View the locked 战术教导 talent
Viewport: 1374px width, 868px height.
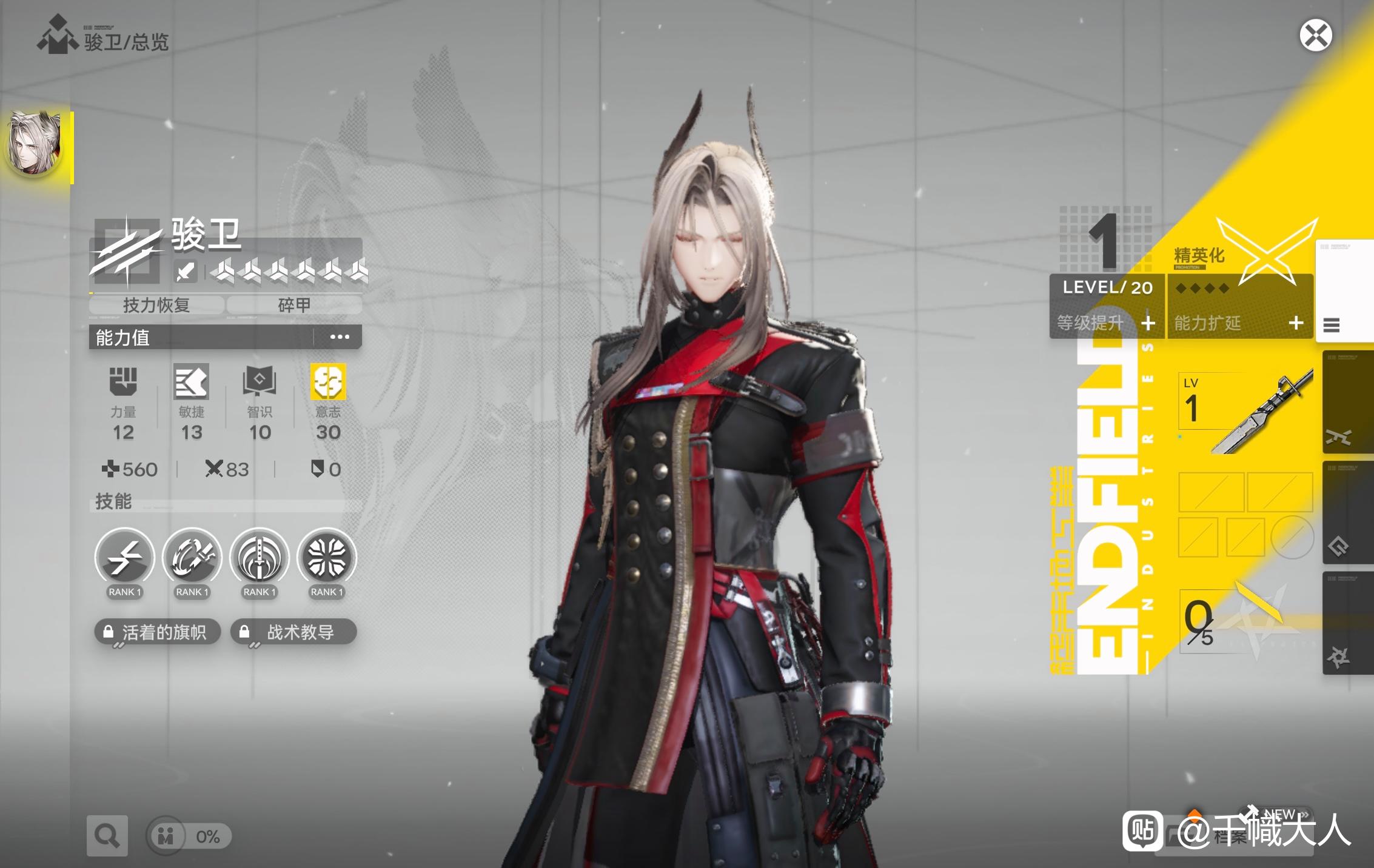[x=293, y=632]
